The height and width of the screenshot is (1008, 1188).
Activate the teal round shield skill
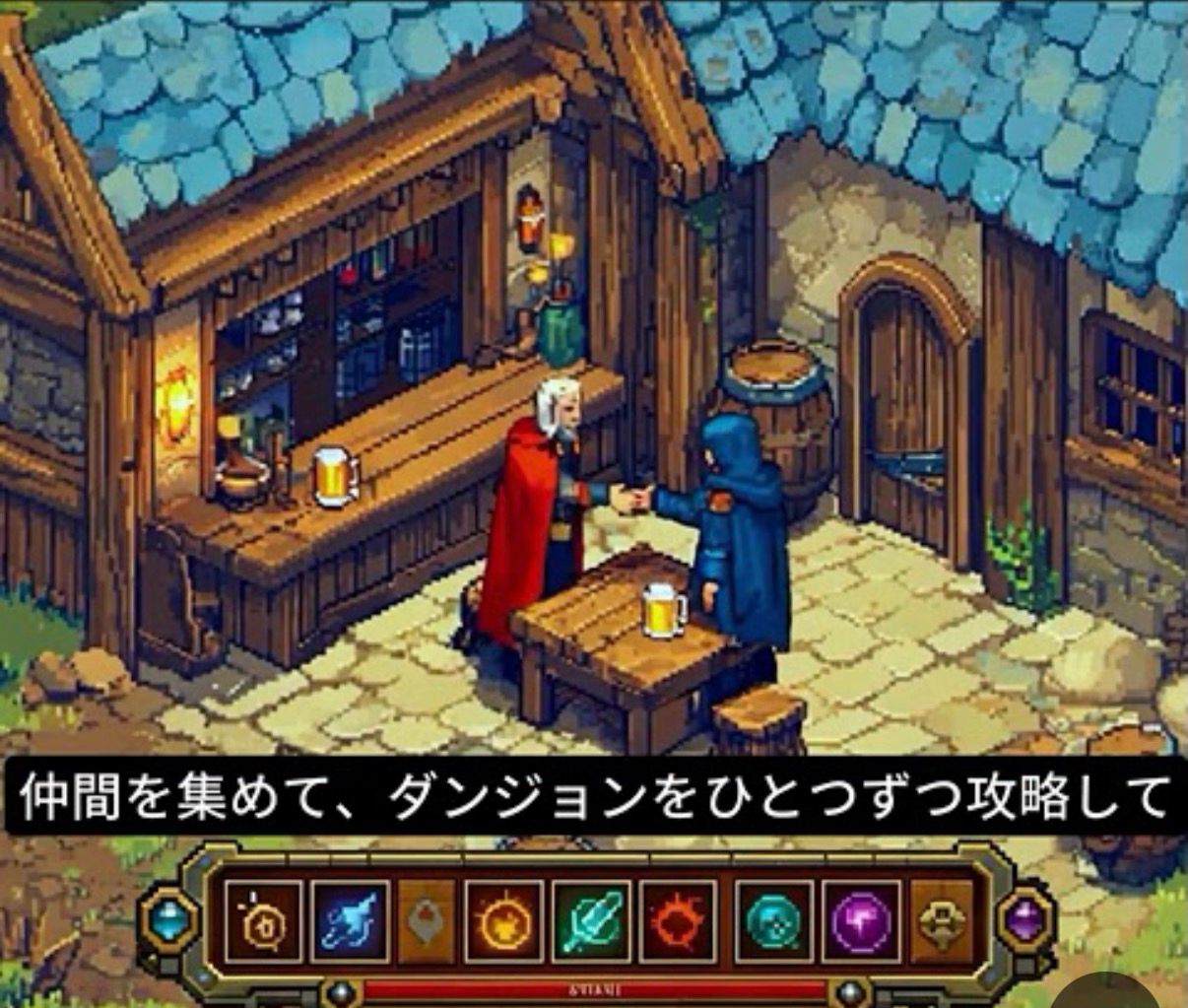[774, 922]
